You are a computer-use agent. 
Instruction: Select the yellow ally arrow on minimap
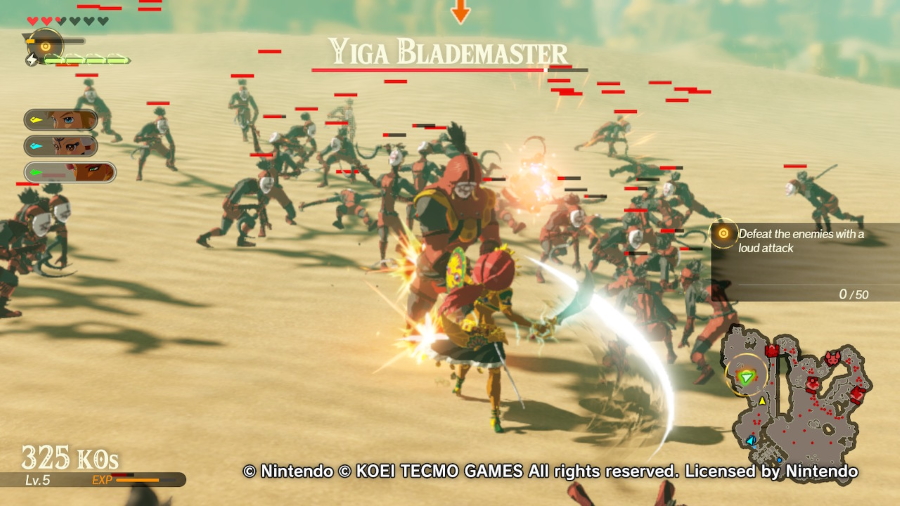point(763,401)
